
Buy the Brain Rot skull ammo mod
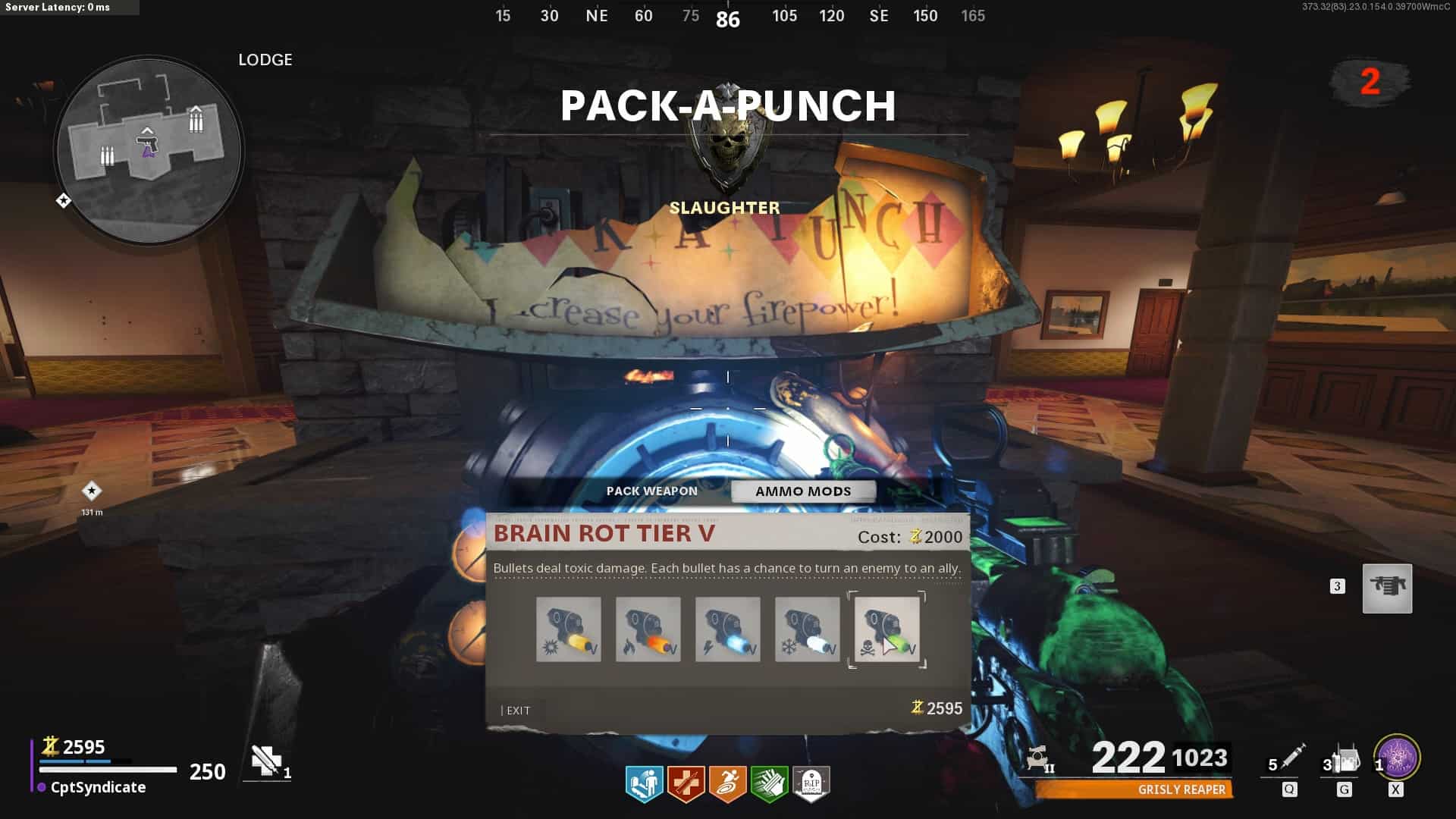tap(887, 629)
